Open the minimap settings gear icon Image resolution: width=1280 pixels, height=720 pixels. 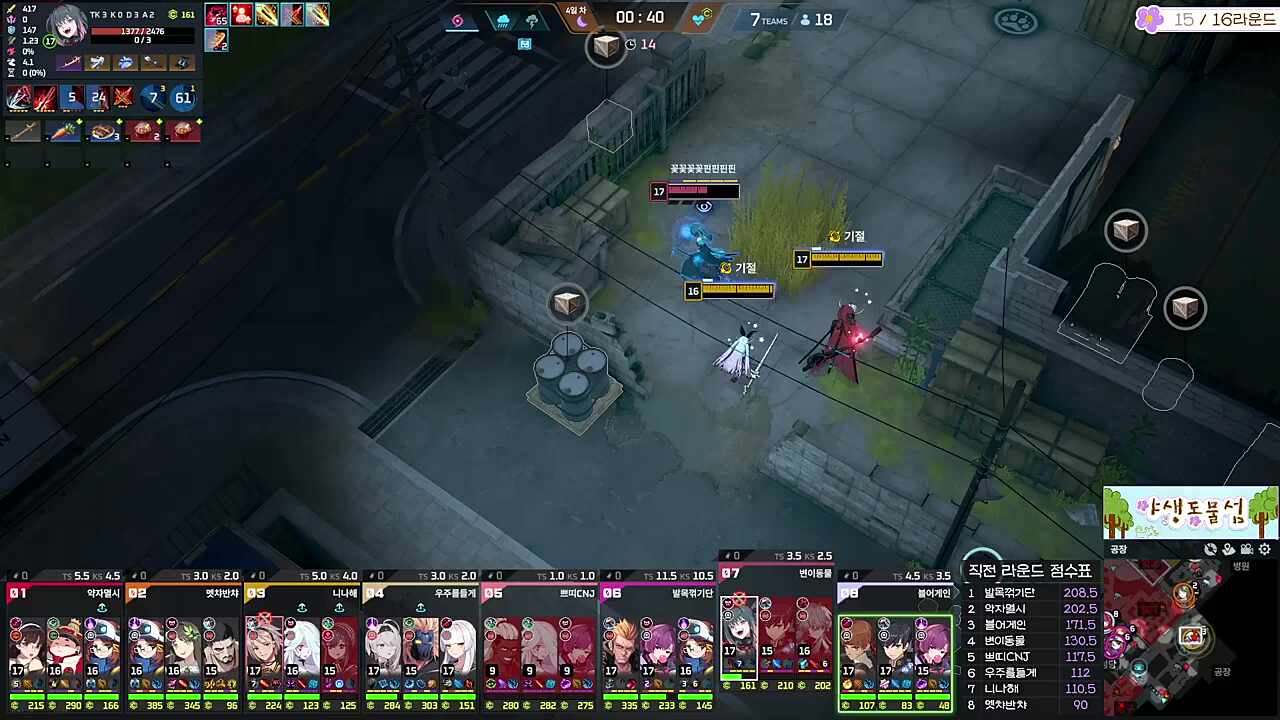pos(1264,549)
